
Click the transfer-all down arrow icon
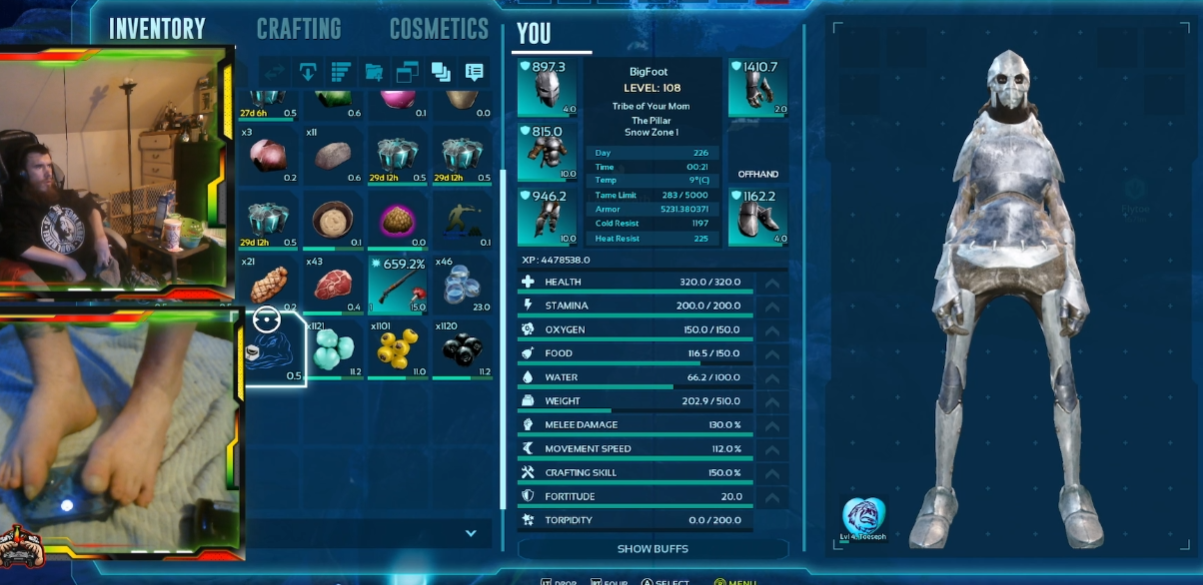tap(308, 72)
